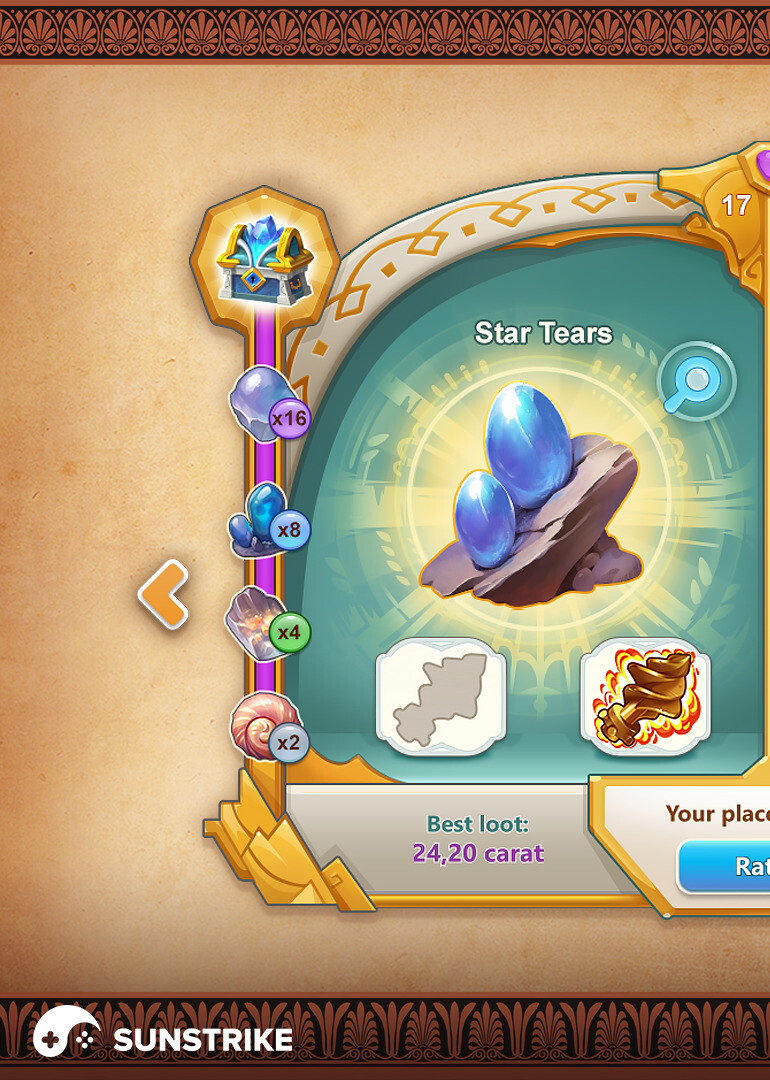Viewport: 770px width, 1080px height.
Task: Select the gray silhouette map tile
Action: click(441, 696)
